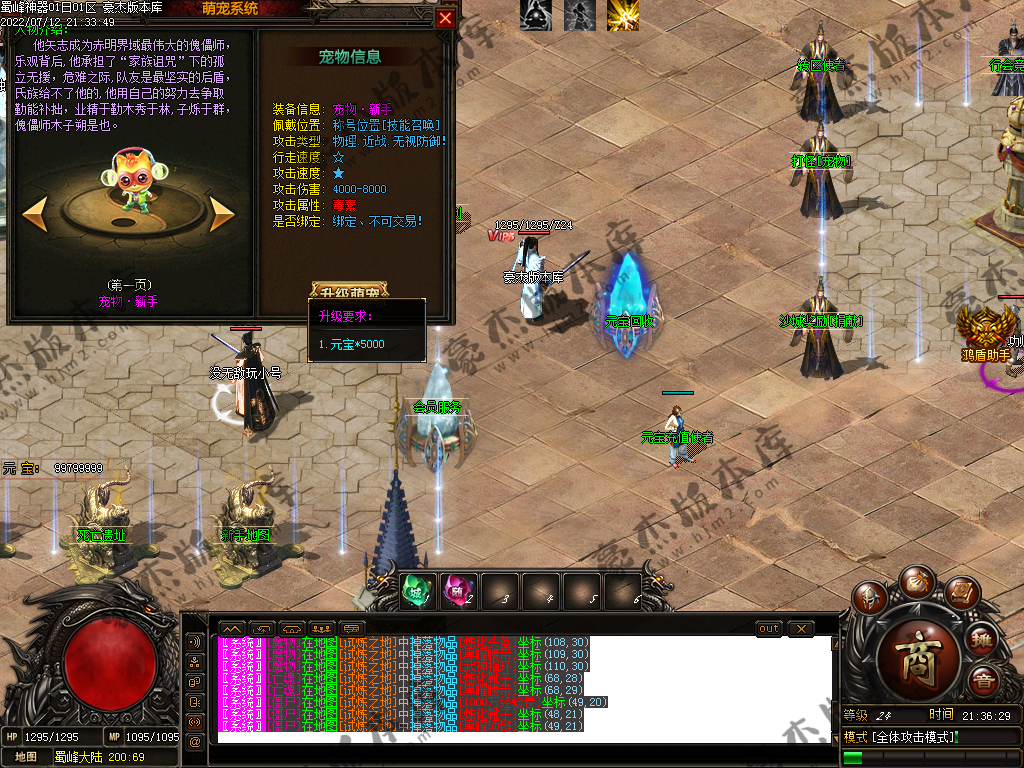The image size is (1024, 768).
Task: Click the chat window 'out' button
Action: coord(769,628)
